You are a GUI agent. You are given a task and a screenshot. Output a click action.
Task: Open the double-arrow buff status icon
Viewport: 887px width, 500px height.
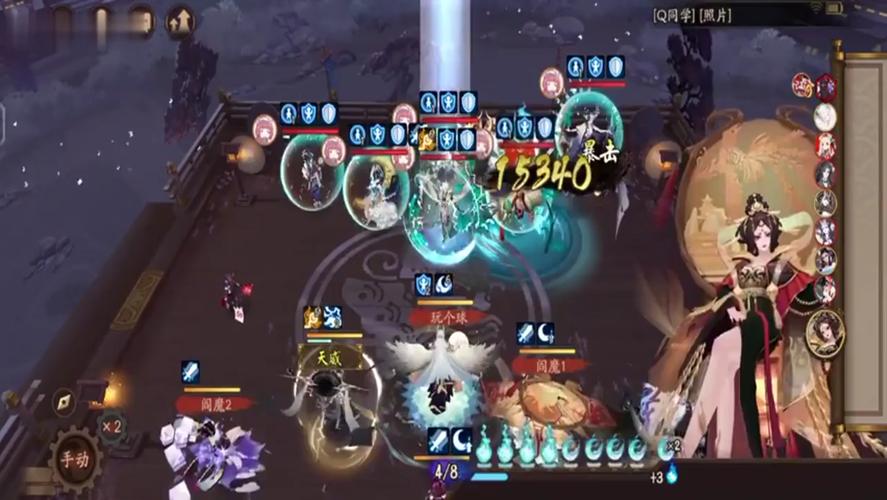pyautogui.click(x=180, y=20)
